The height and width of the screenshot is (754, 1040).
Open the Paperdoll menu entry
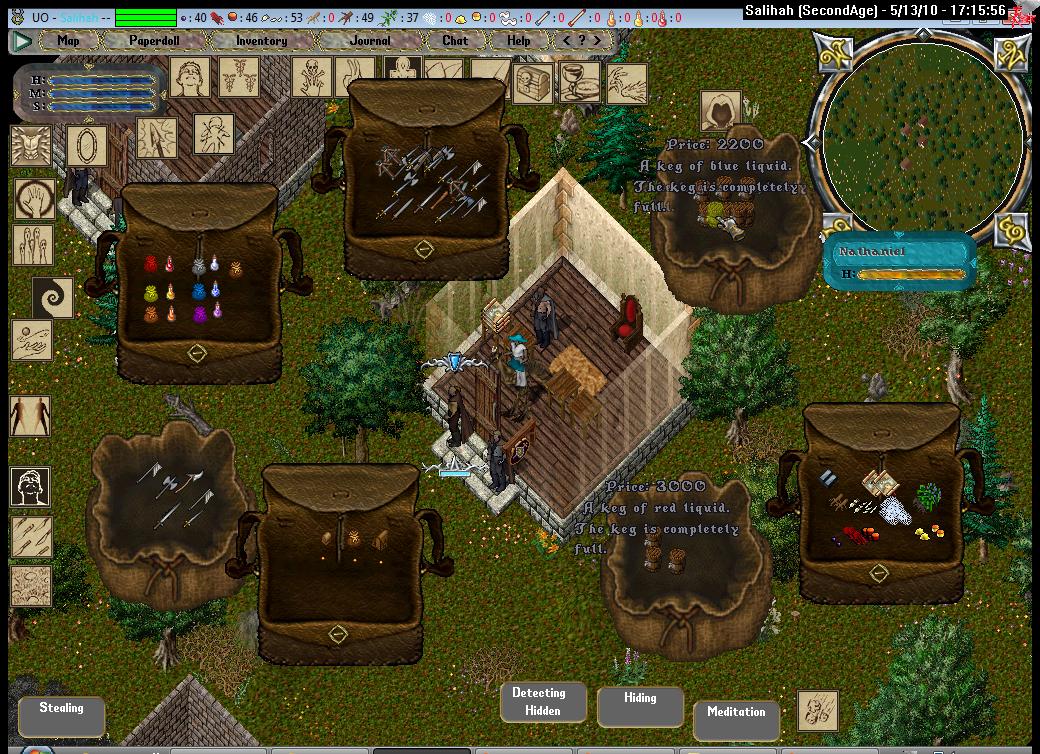click(151, 41)
